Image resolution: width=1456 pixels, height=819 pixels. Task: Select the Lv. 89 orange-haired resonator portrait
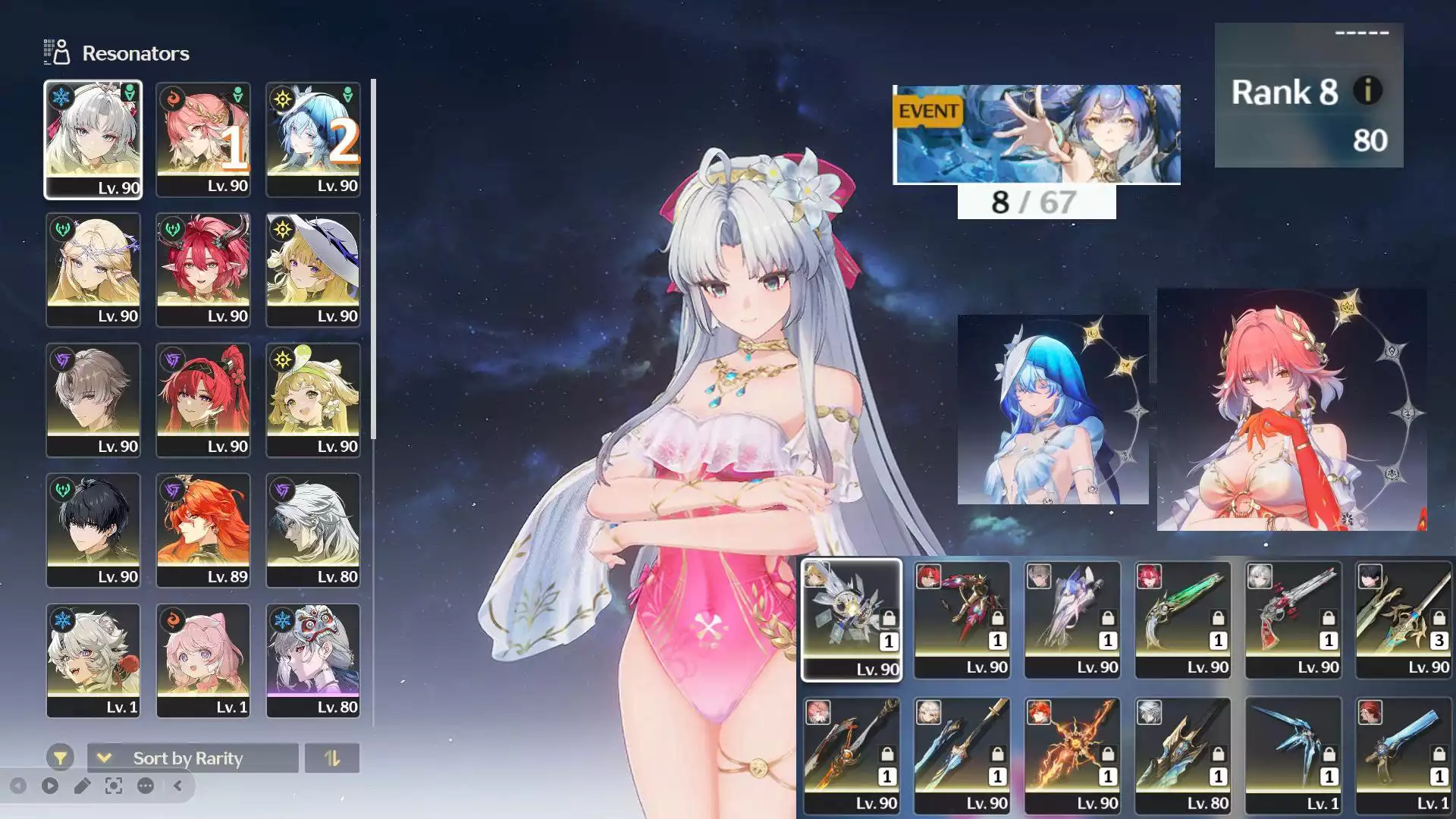203,529
